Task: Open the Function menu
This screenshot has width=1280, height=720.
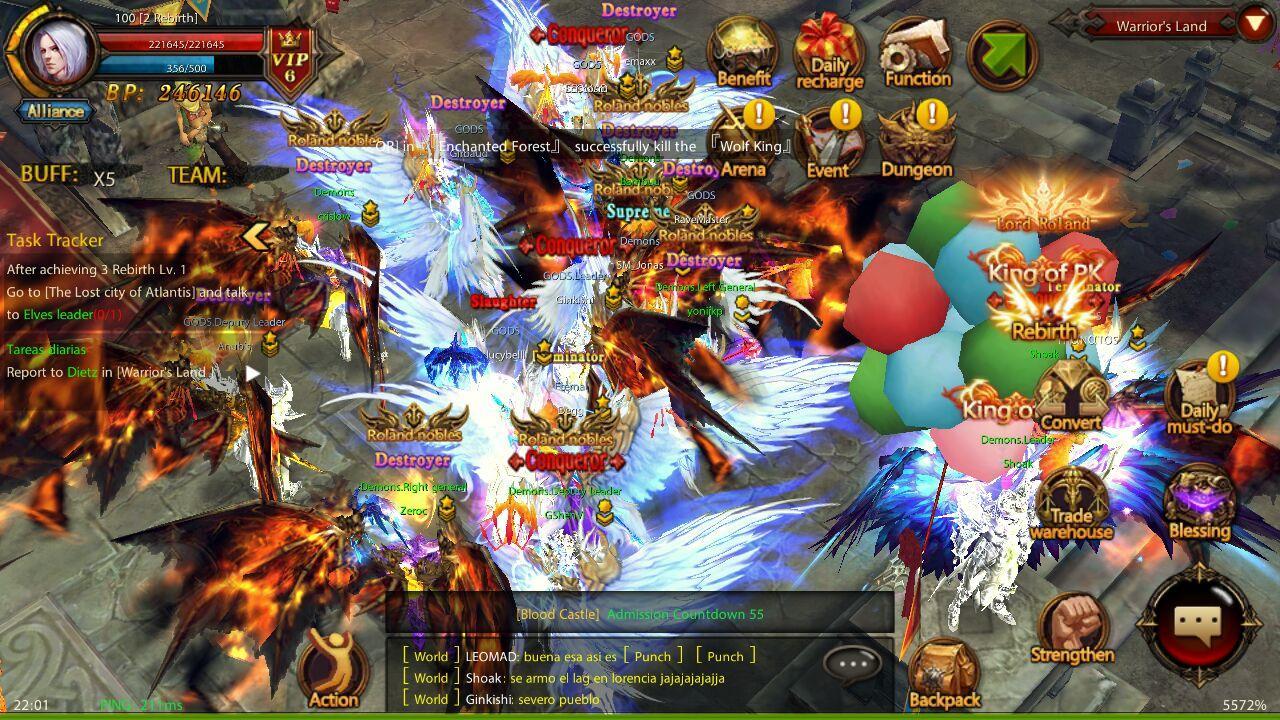Action: point(916,53)
